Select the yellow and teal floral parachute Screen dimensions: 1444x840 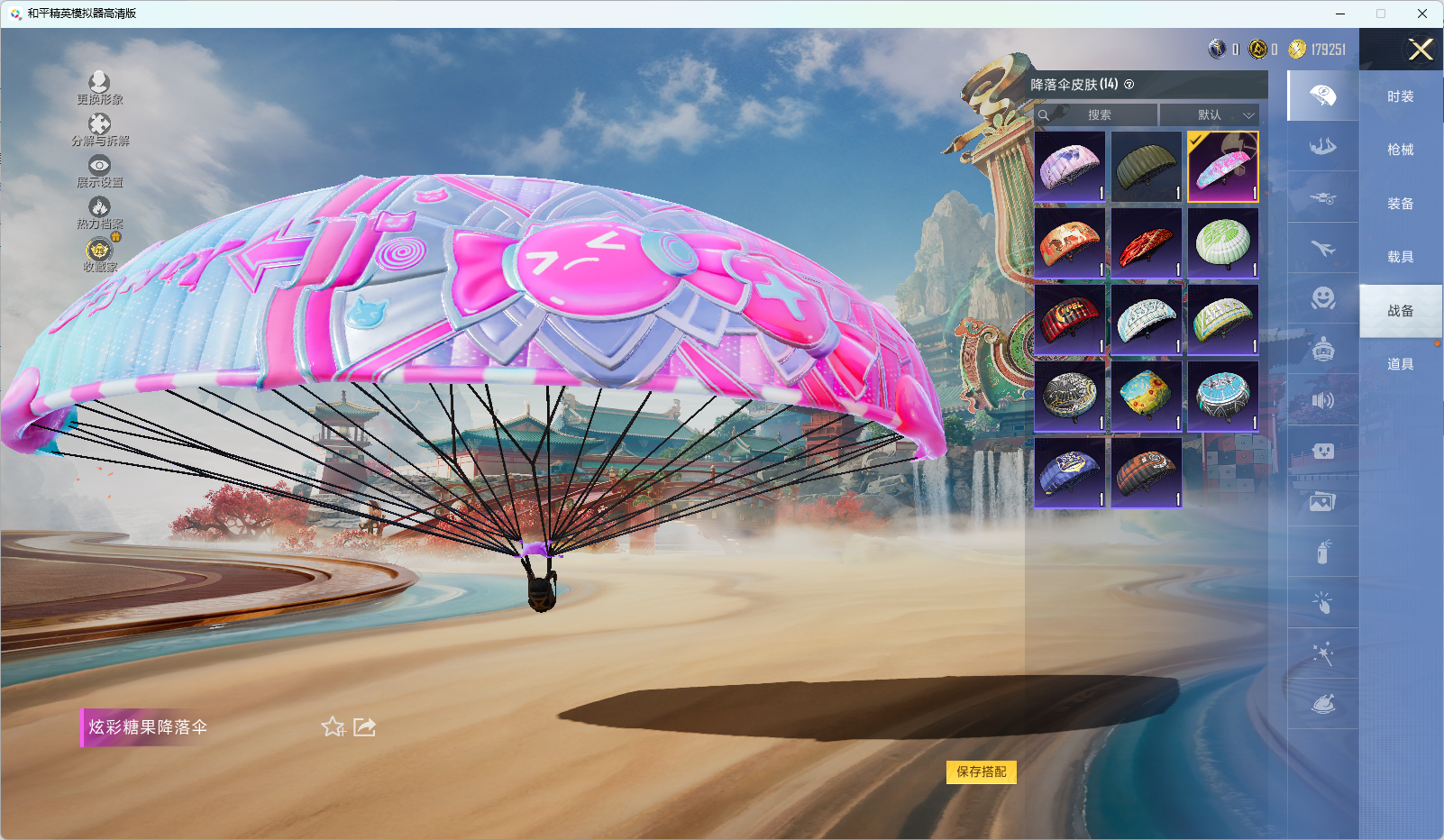tap(1146, 396)
